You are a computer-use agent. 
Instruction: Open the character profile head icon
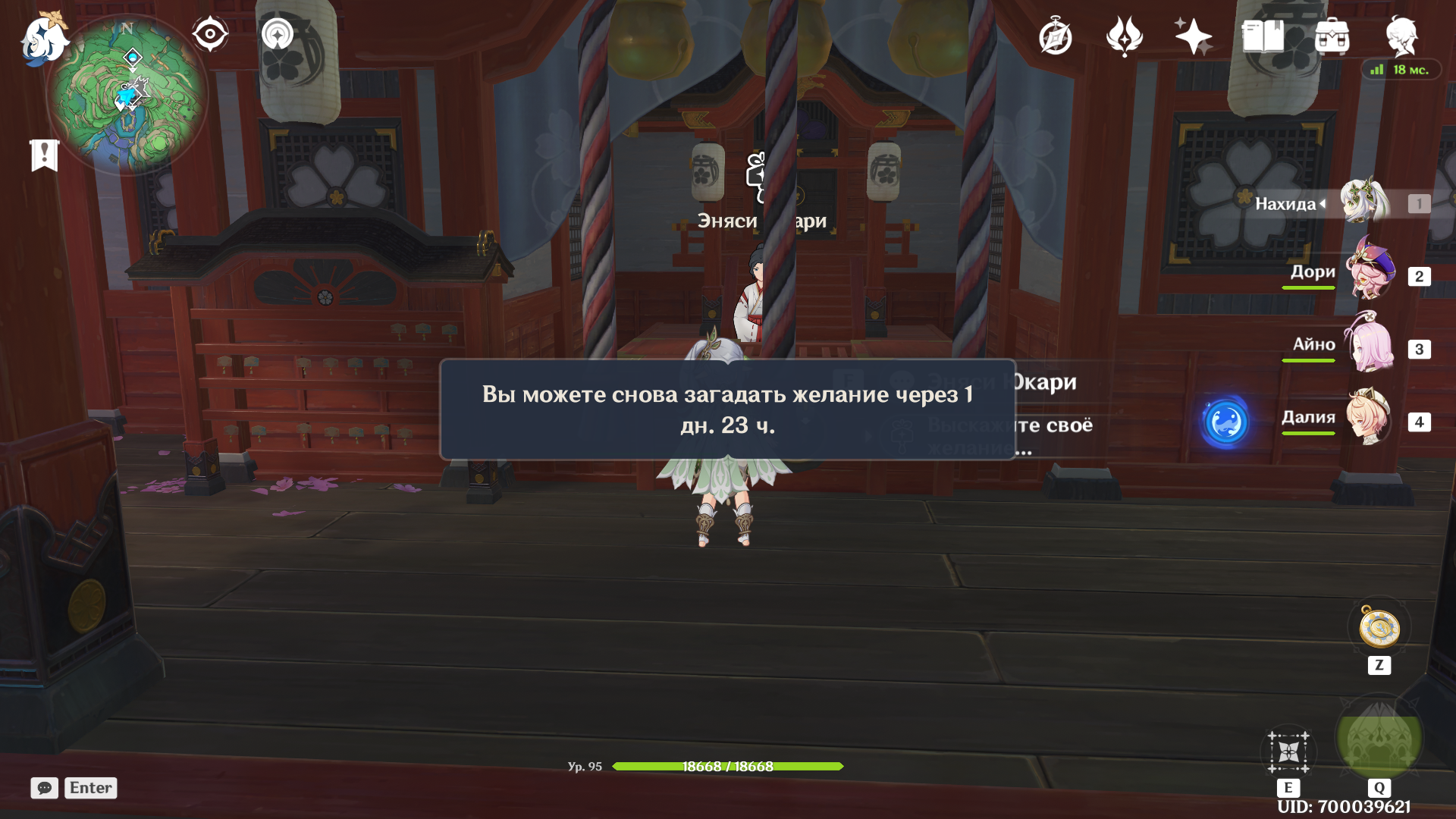pos(1401,36)
